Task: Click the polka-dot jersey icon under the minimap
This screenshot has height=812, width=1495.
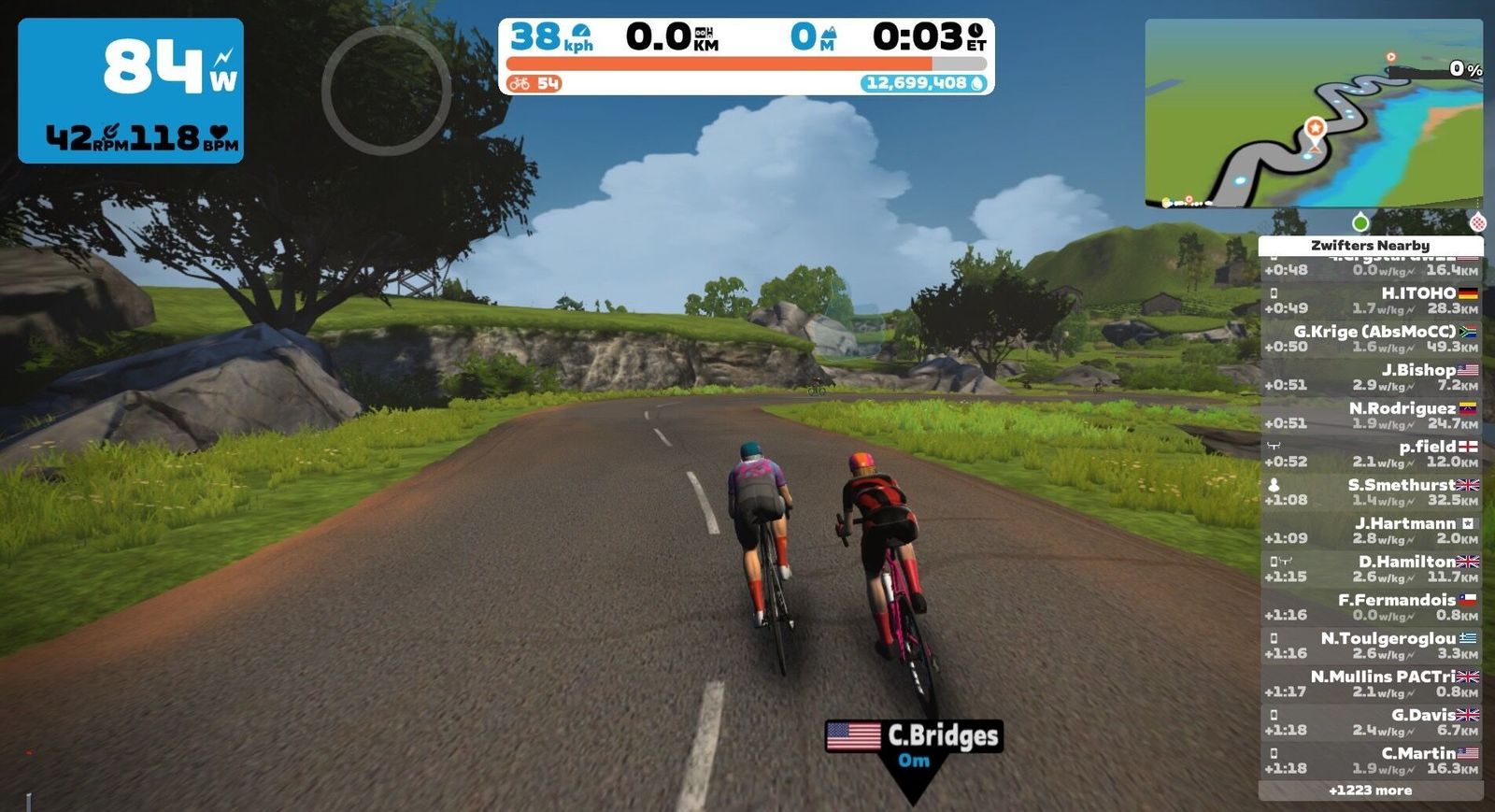Action: [1477, 222]
